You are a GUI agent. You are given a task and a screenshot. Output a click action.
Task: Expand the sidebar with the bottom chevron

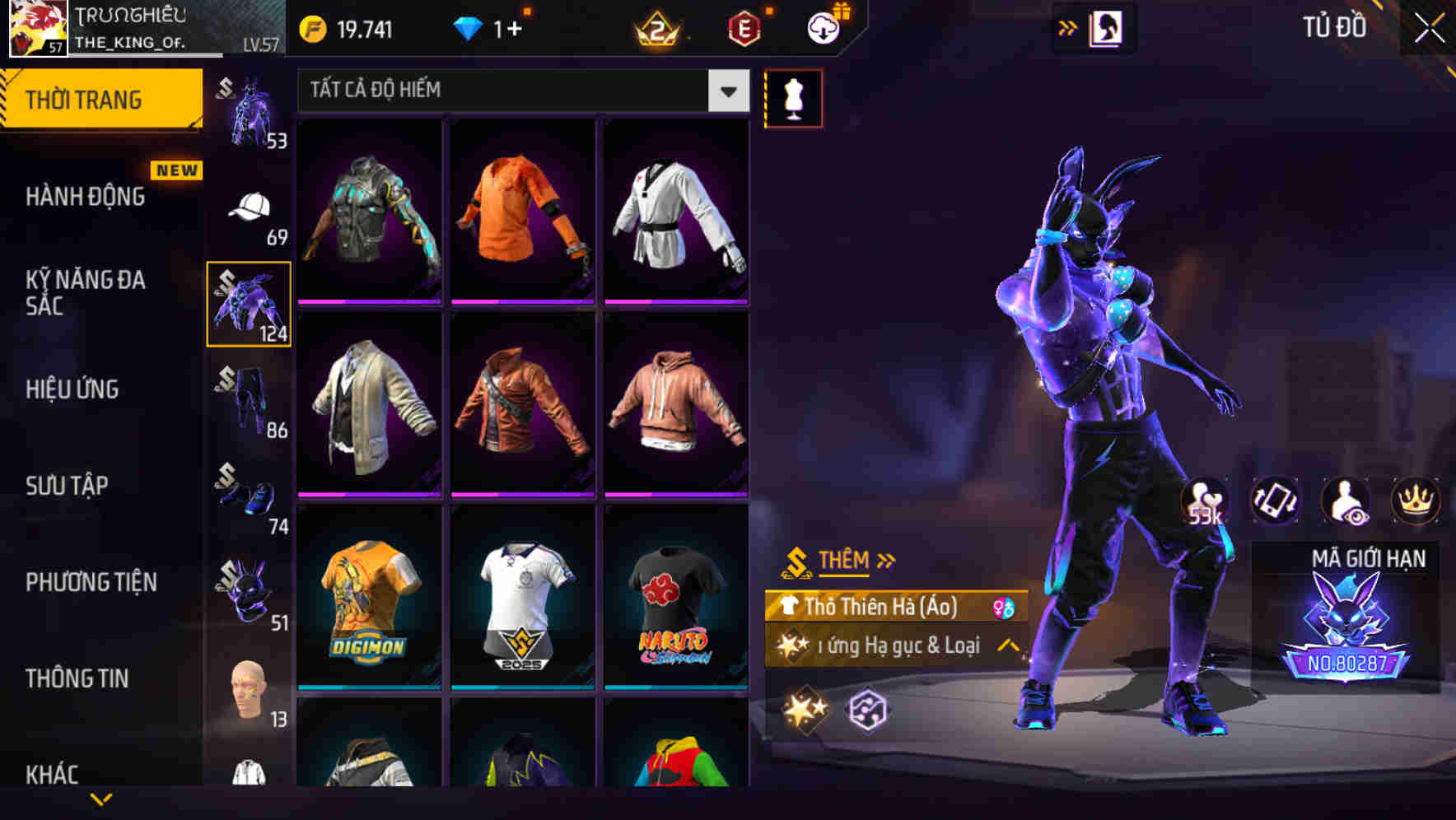(102, 800)
